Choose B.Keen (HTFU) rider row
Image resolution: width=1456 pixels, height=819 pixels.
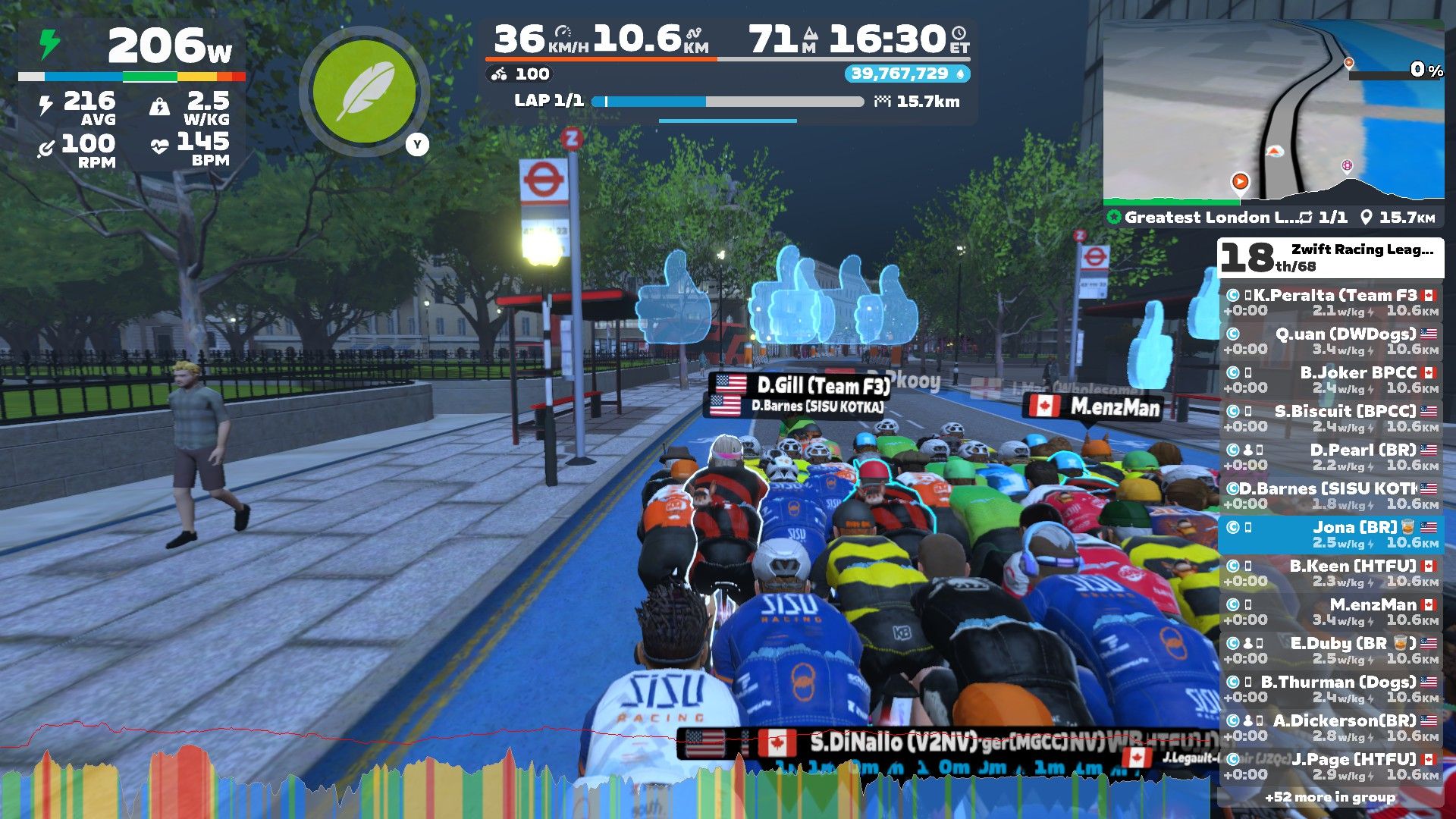click(x=1331, y=573)
